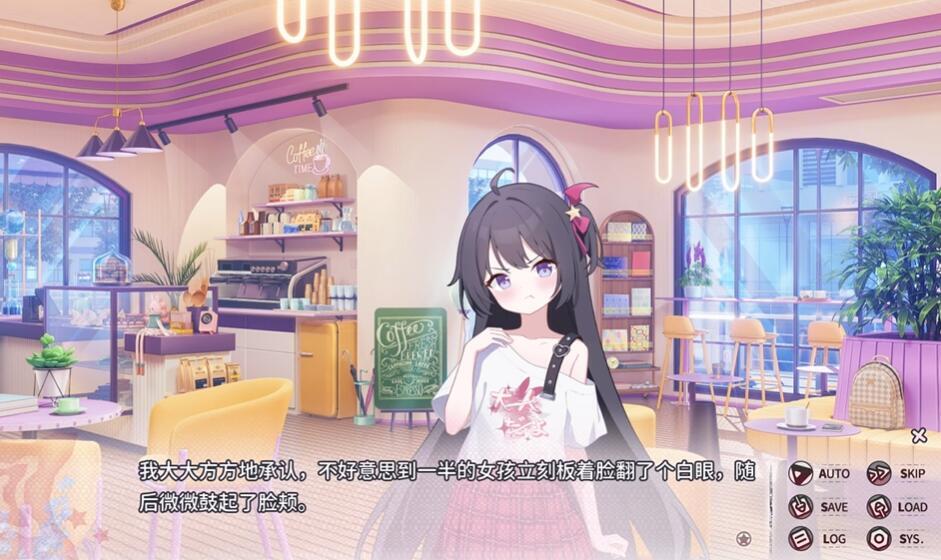Open the SYS. system settings

[x=897, y=540]
